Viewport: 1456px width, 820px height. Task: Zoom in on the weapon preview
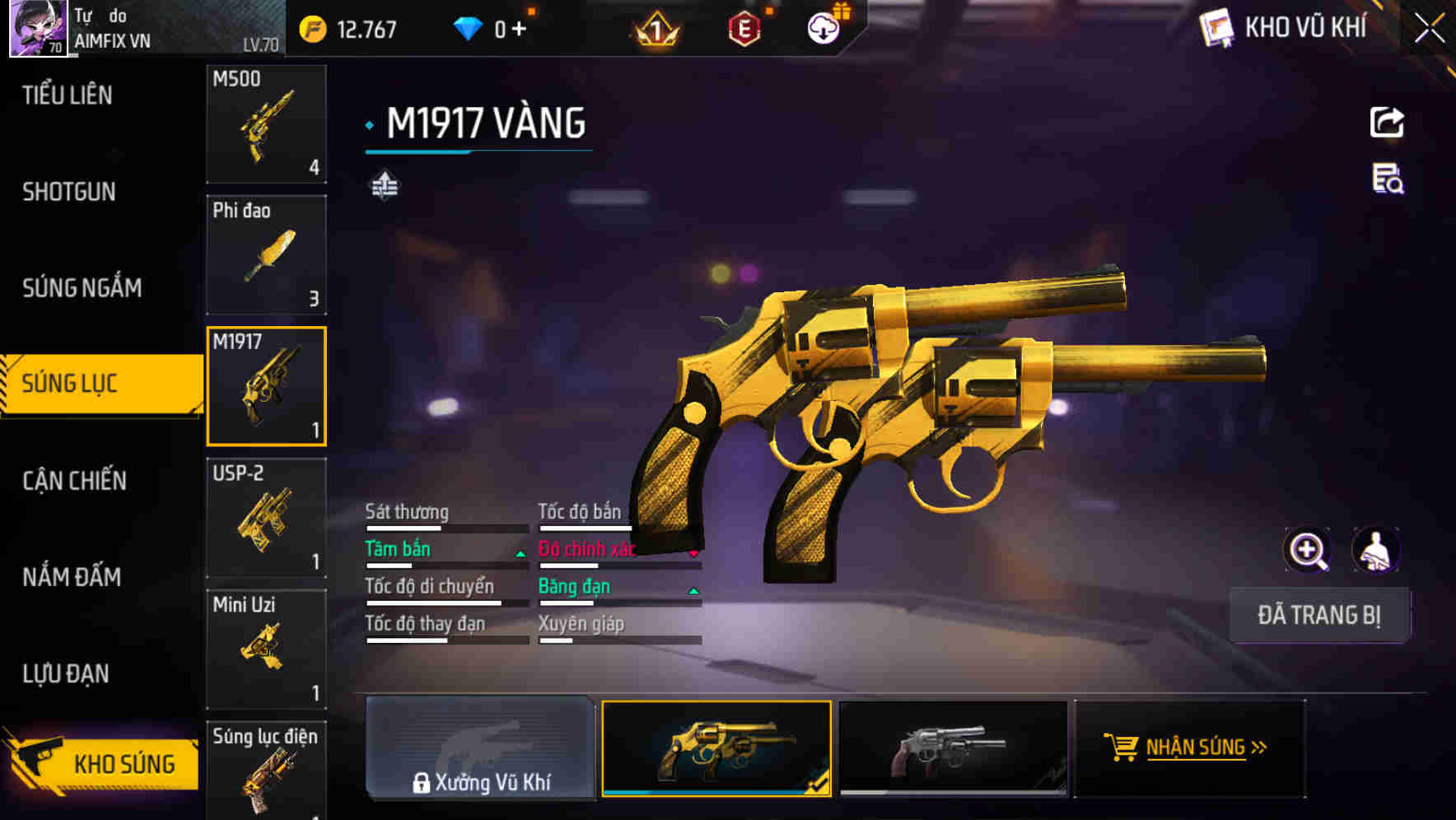[1307, 550]
